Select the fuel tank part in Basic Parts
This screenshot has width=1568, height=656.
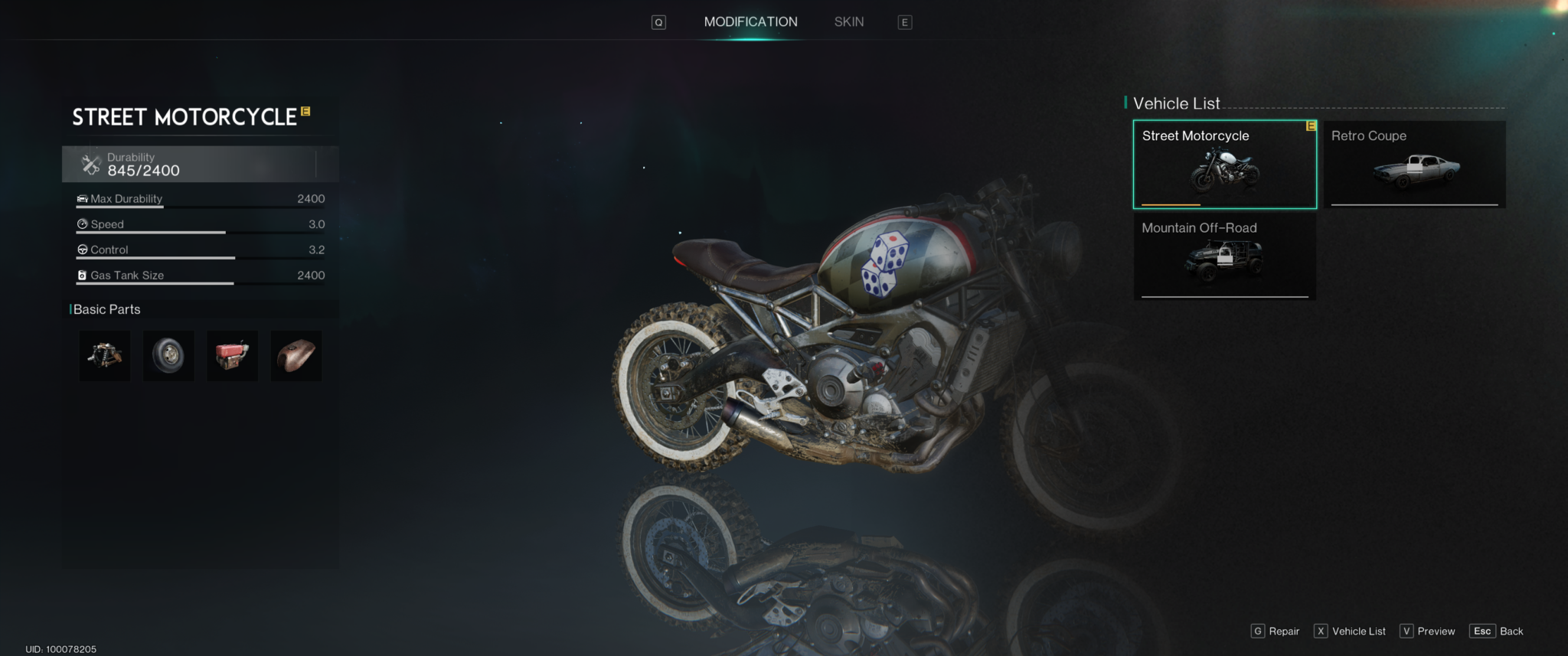click(x=296, y=355)
